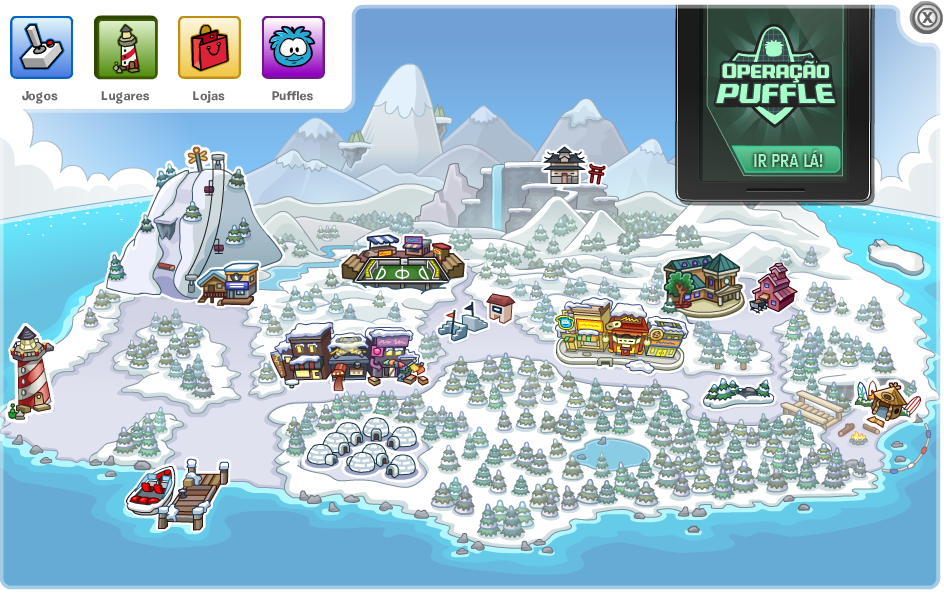Travel to the cove surf hut
Image resolution: width=944 pixels, height=594 pixels.
tap(885, 400)
